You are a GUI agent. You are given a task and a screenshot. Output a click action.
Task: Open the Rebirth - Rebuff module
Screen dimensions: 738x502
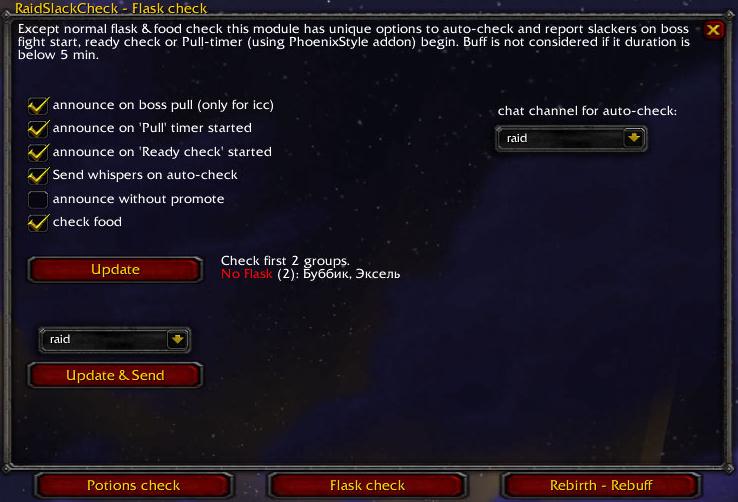(601, 486)
